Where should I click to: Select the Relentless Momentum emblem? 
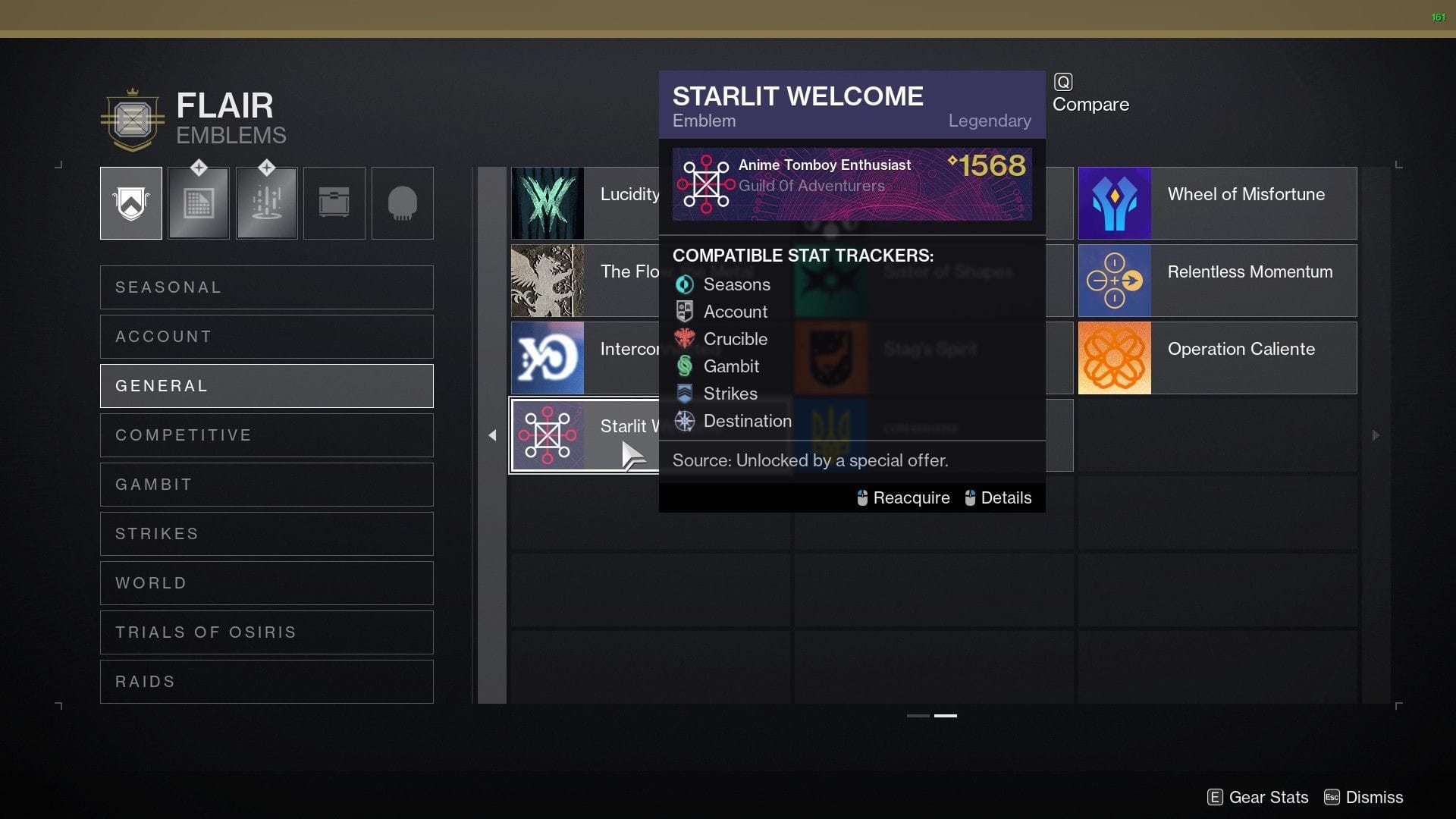click(1217, 280)
